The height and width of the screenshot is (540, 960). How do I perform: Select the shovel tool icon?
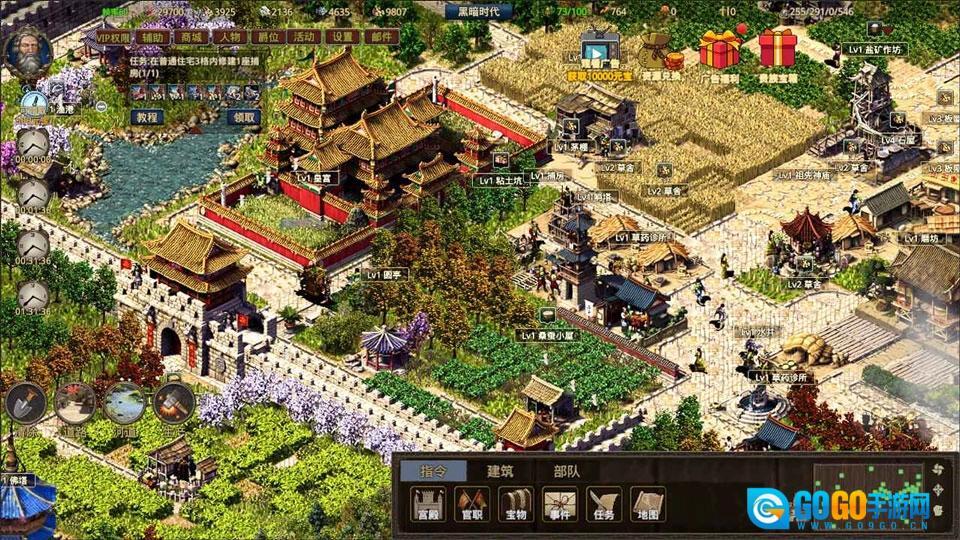tap(25, 402)
